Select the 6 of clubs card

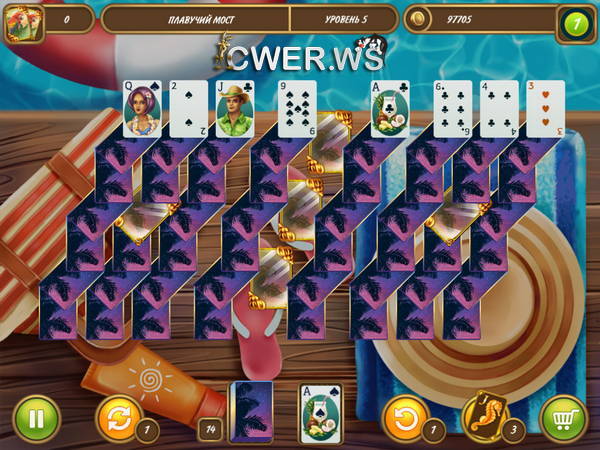tap(451, 108)
